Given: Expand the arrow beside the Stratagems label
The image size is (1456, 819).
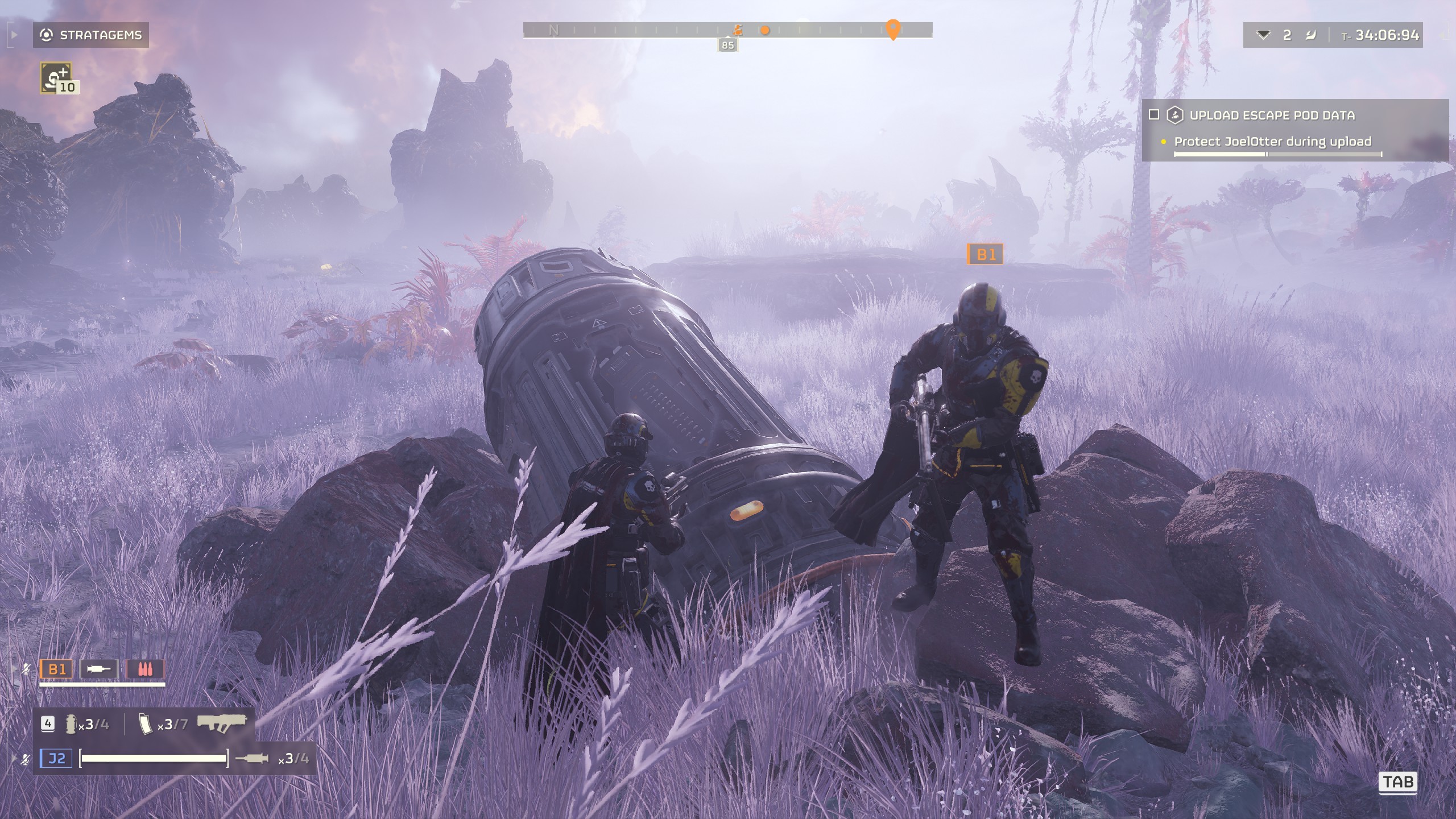Looking at the screenshot, I should point(14,35).
